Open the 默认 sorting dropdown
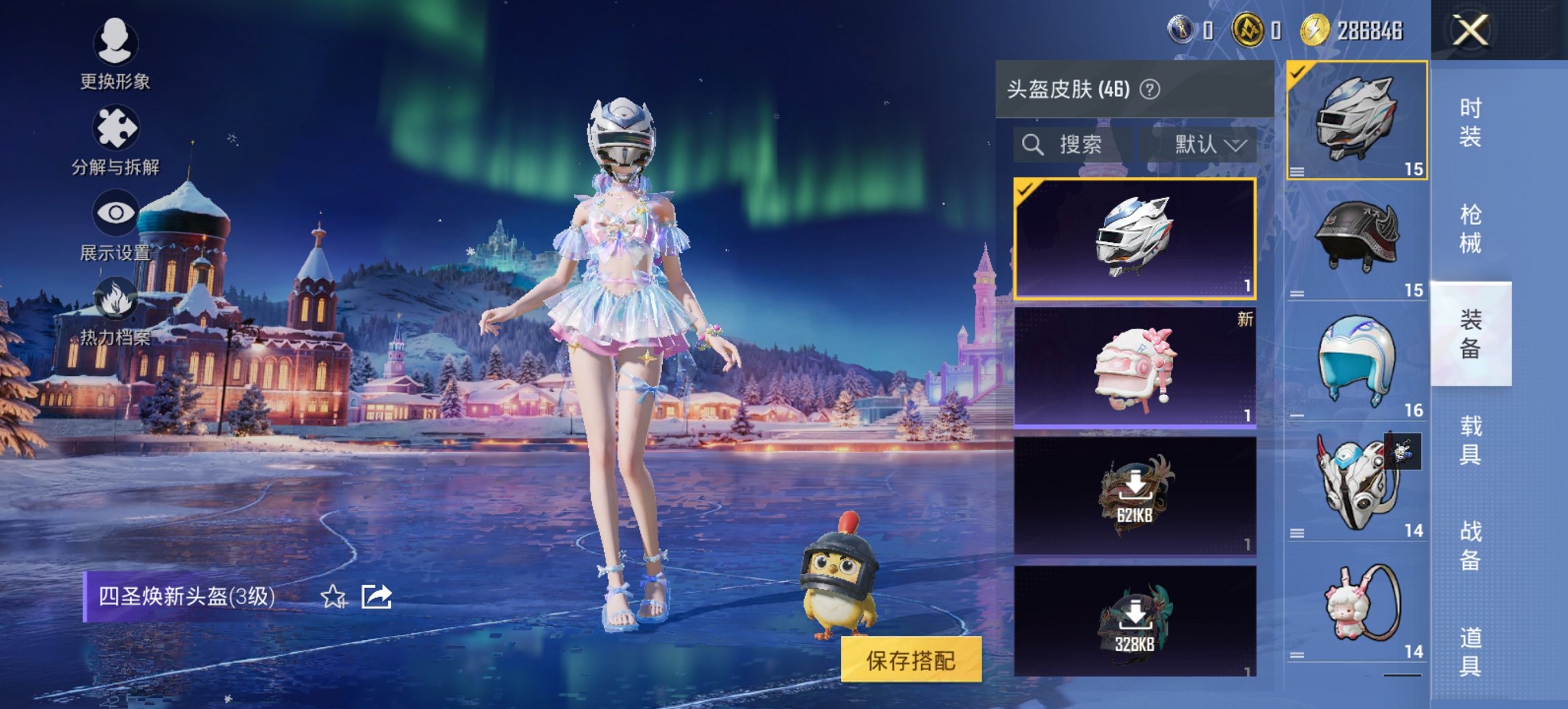Screen dimensions: 1568x709 click(1207, 145)
